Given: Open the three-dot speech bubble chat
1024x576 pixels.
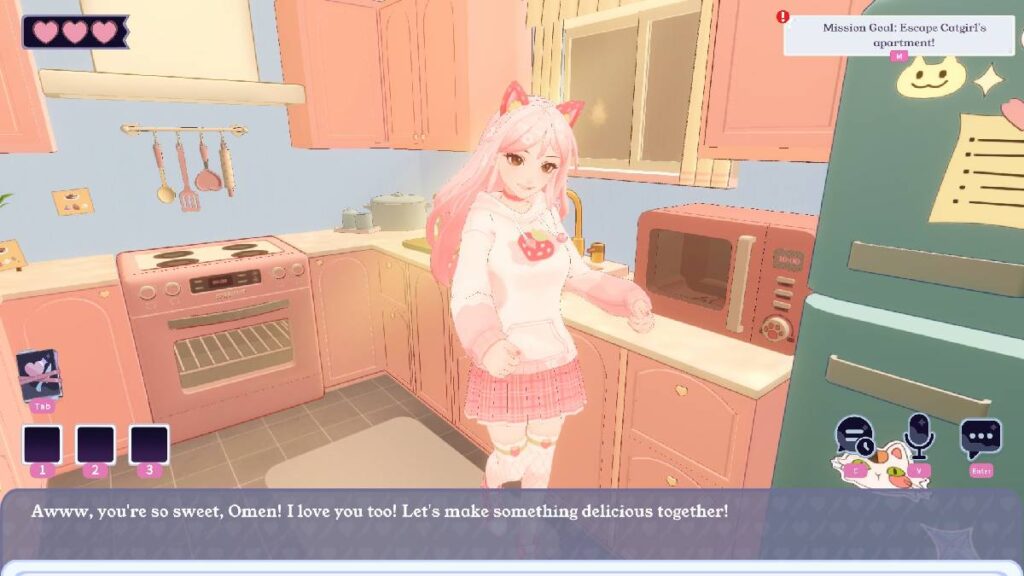Looking at the screenshot, I should [980, 438].
